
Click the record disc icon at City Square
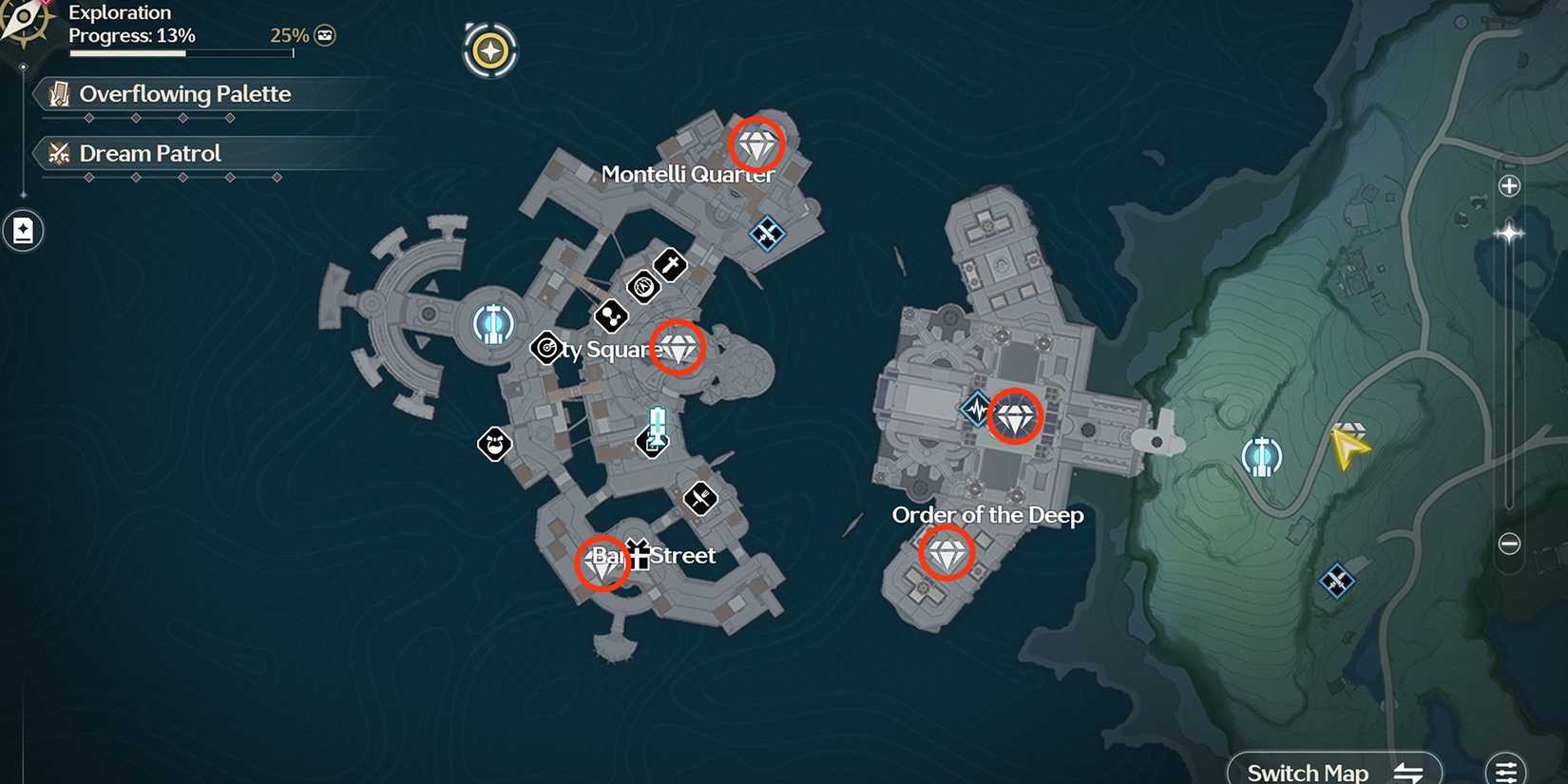[545, 349]
